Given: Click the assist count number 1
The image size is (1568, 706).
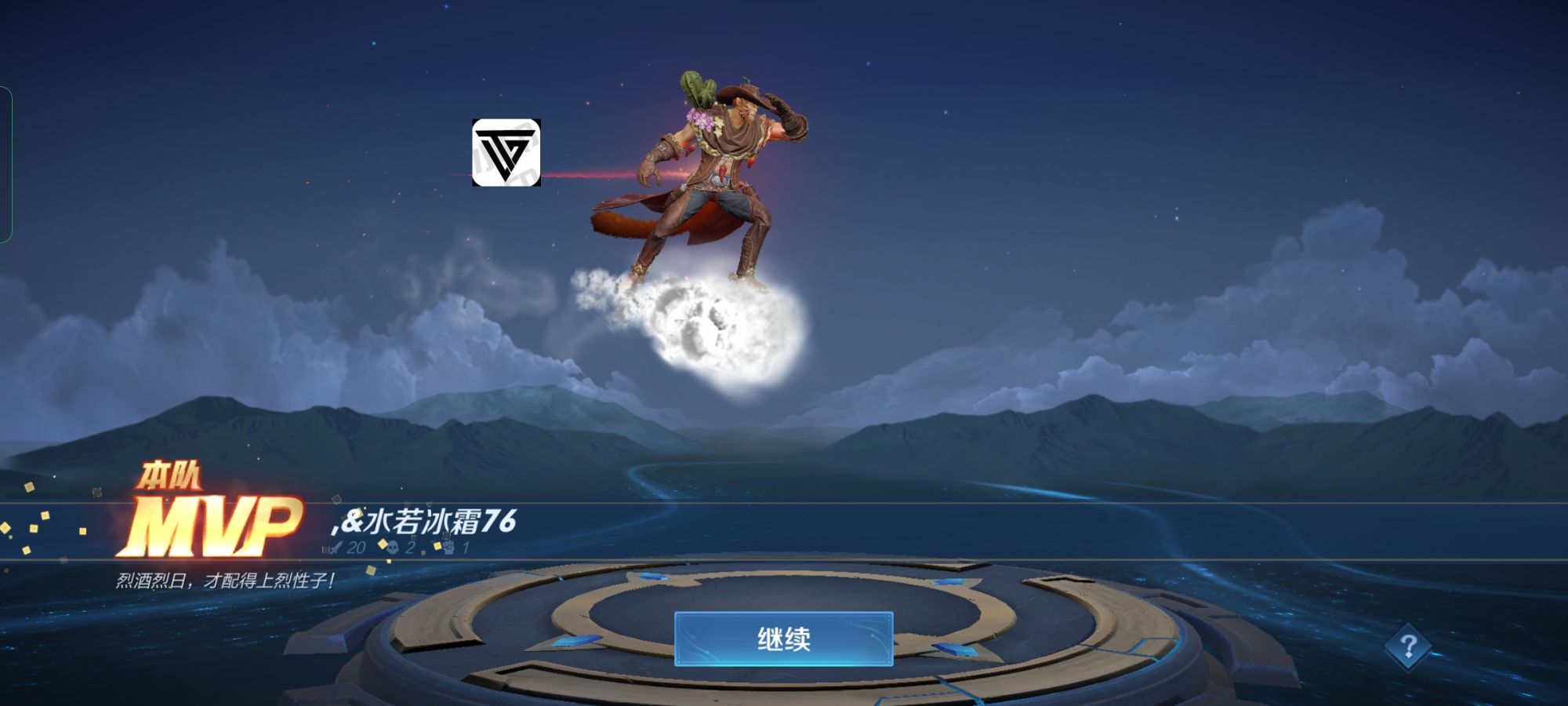Looking at the screenshot, I should [466, 548].
